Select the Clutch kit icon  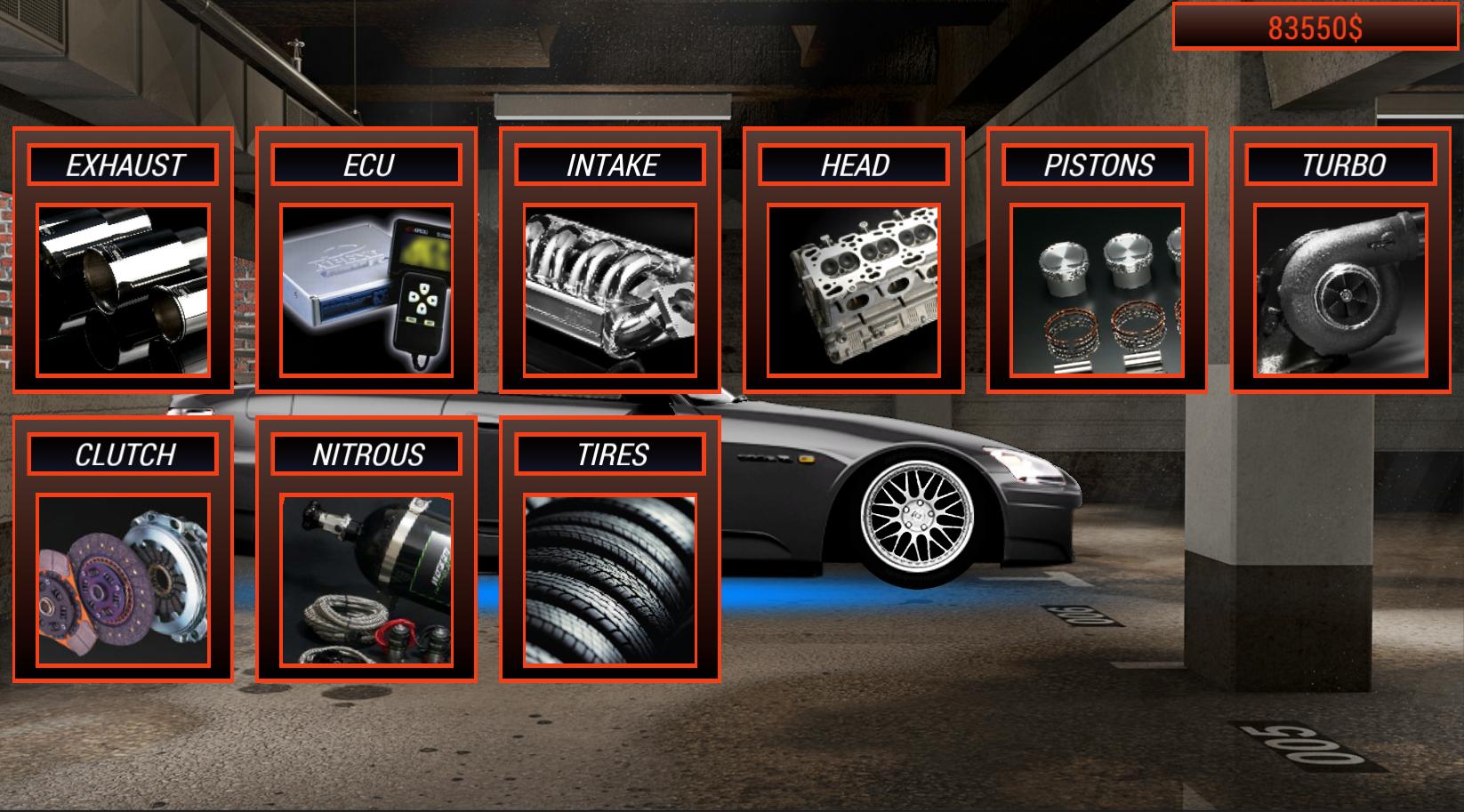(x=125, y=578)
